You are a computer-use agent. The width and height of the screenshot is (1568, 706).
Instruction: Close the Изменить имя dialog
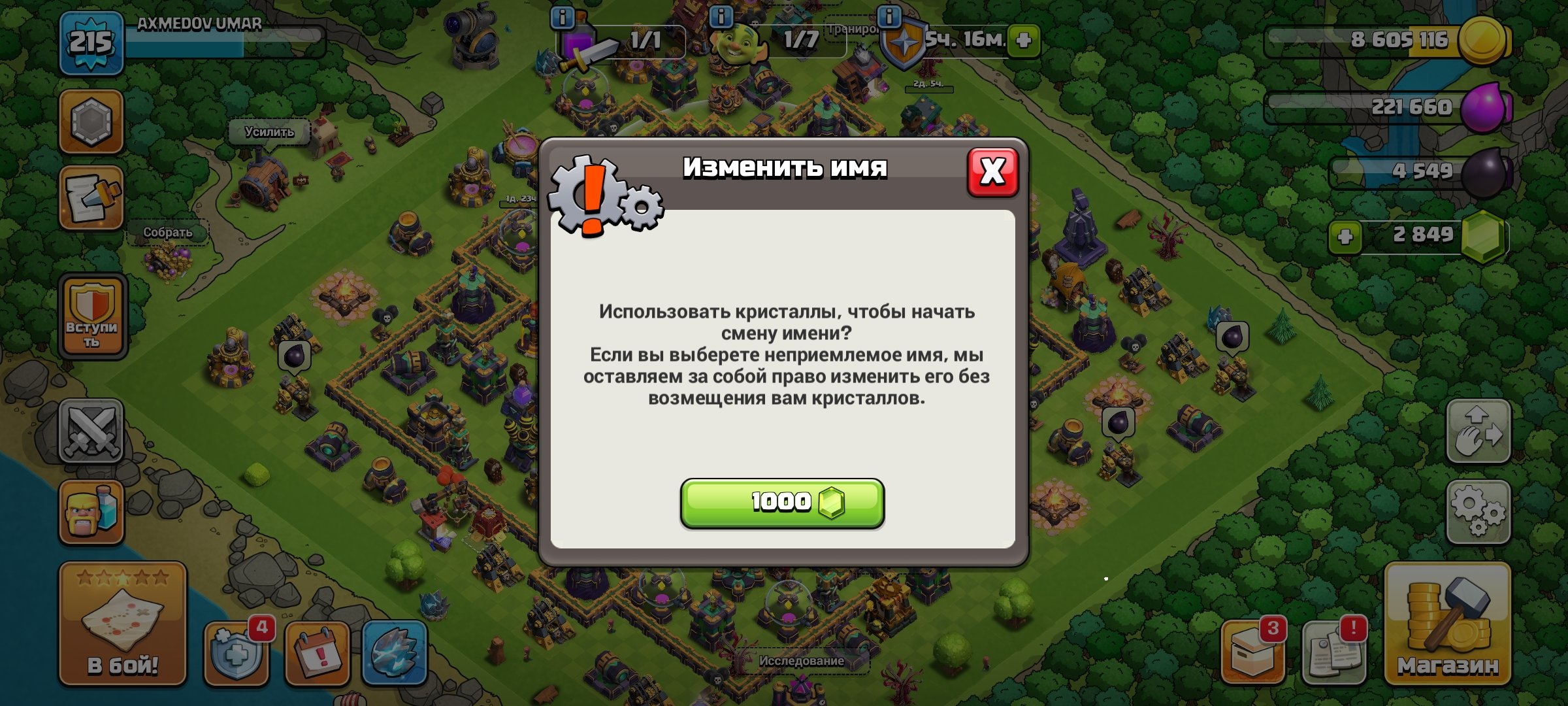[x=992, y=171]
